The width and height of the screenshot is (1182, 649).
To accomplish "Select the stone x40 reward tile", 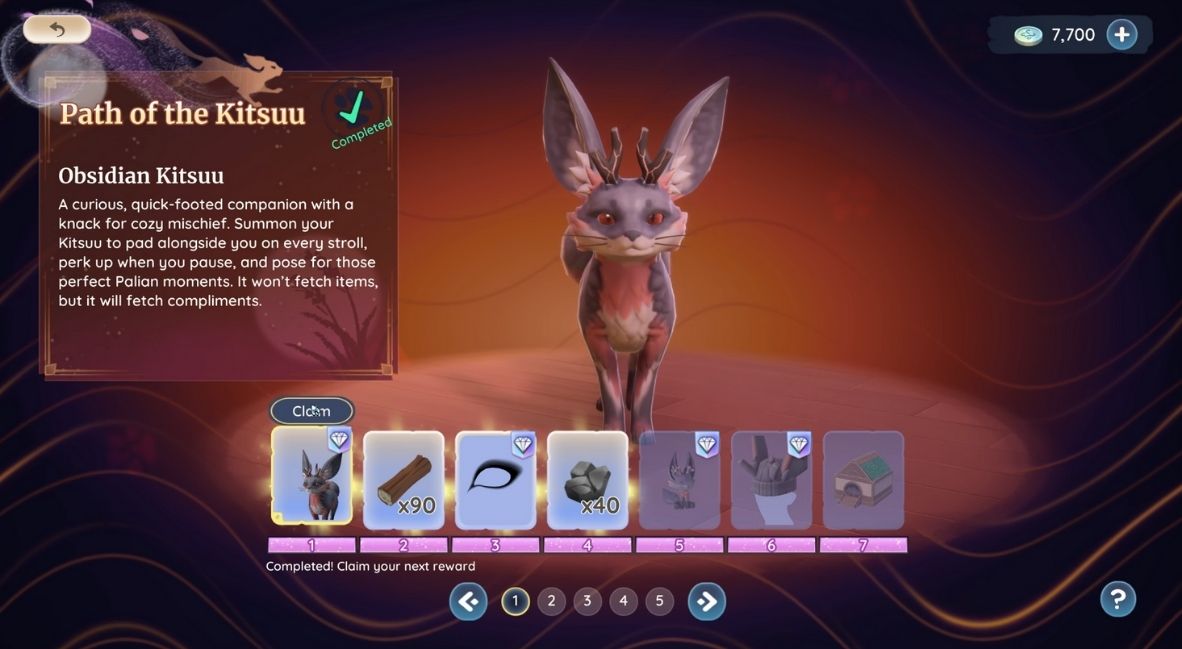I will 587,480.
